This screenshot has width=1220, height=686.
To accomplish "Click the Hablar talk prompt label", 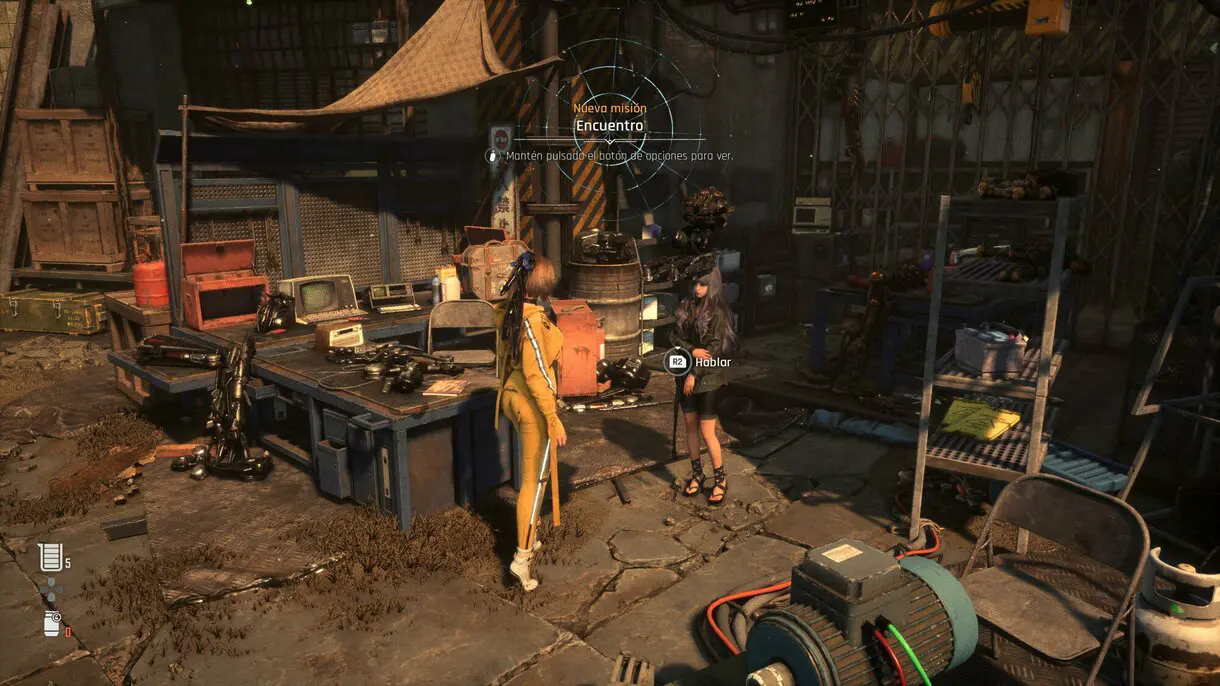I will (713, 362).
